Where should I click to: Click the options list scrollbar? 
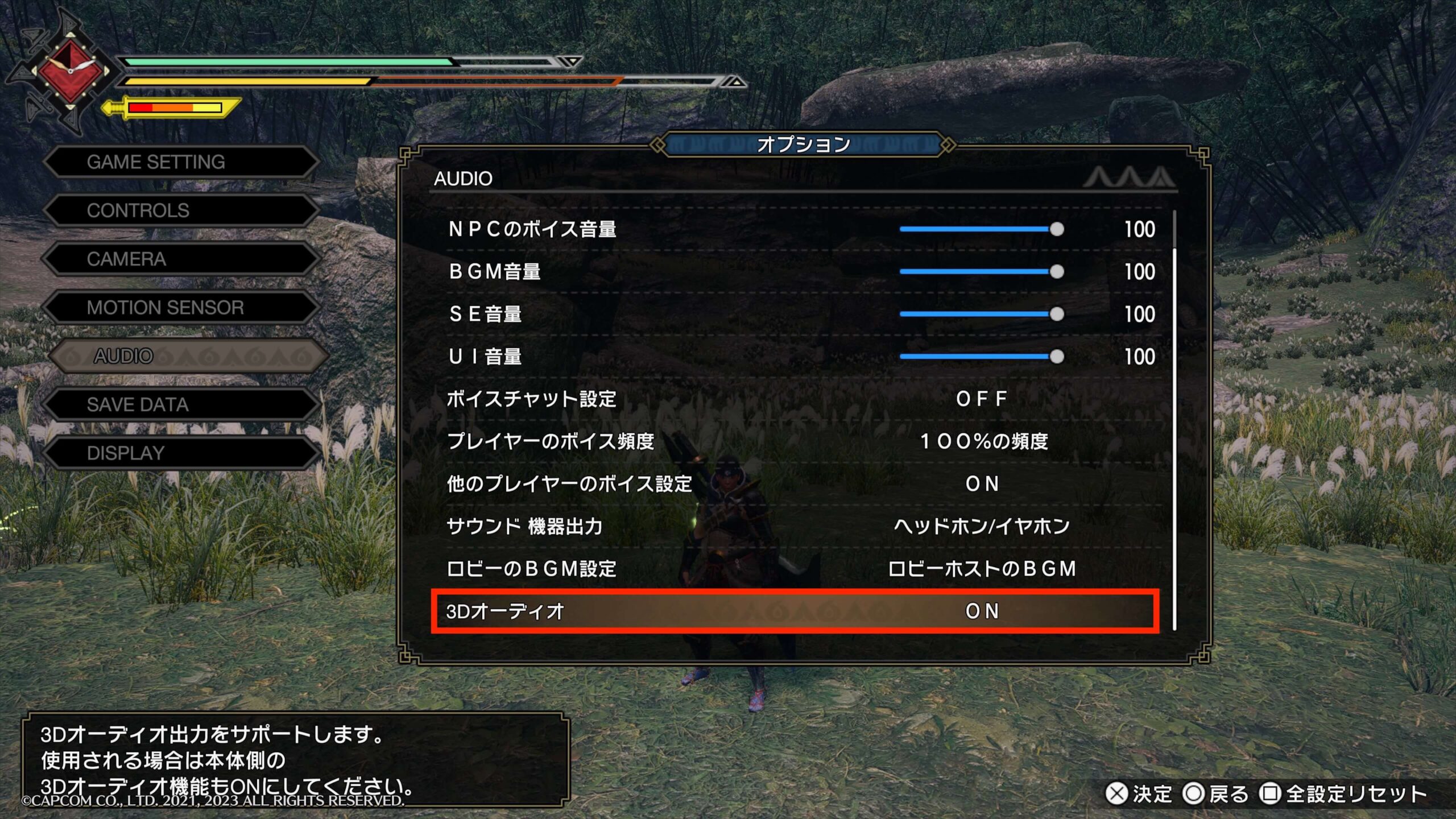1174,421
